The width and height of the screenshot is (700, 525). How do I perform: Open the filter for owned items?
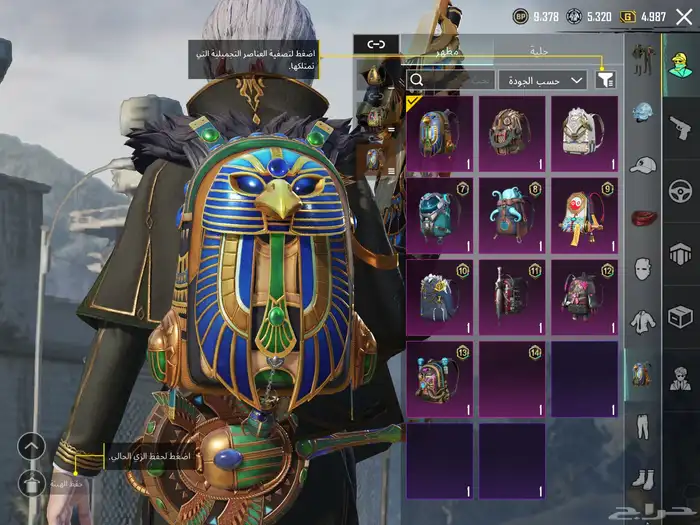tap(606, 80)
